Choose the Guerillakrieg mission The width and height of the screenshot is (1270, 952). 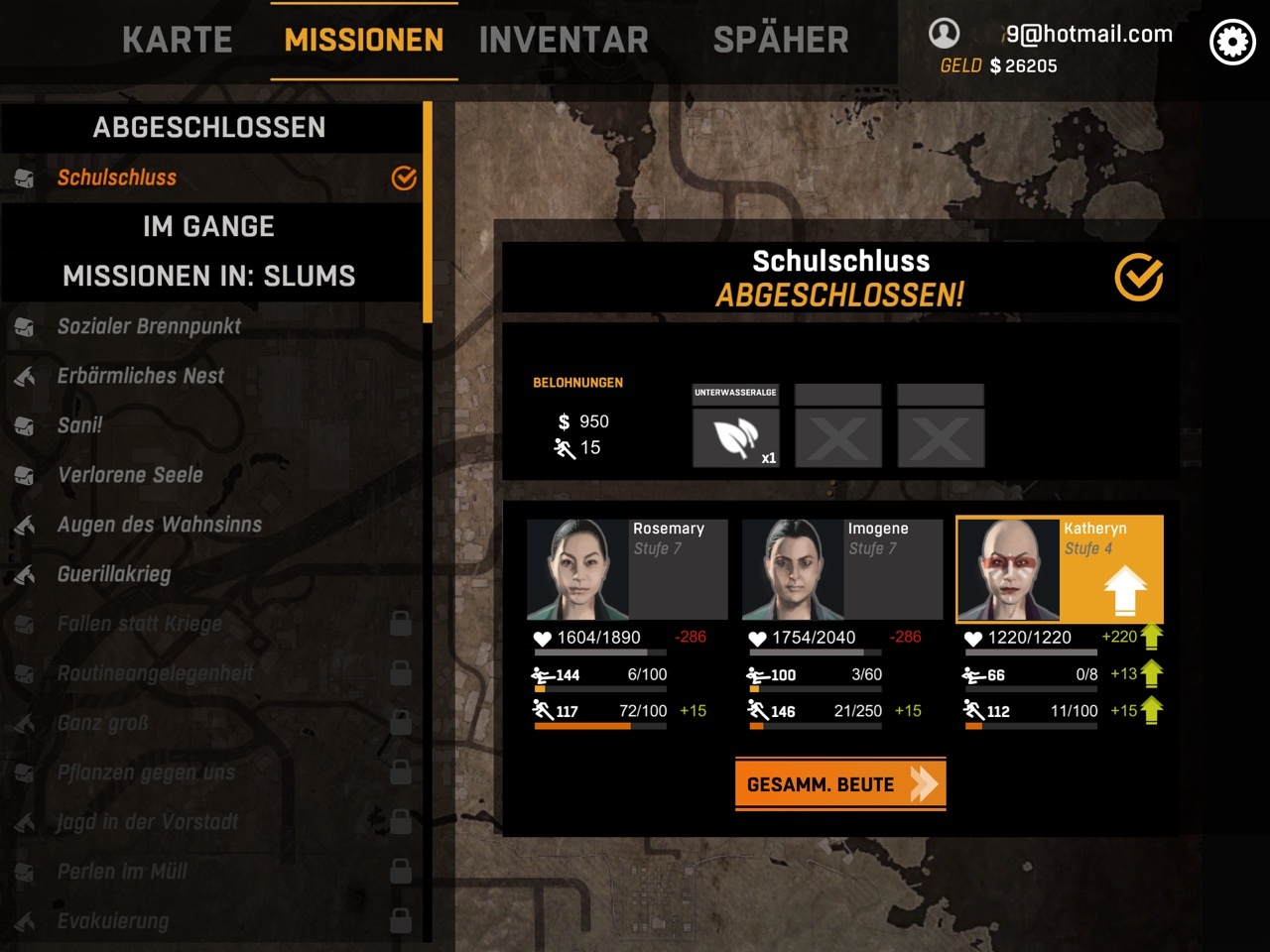tap(114, 574)
